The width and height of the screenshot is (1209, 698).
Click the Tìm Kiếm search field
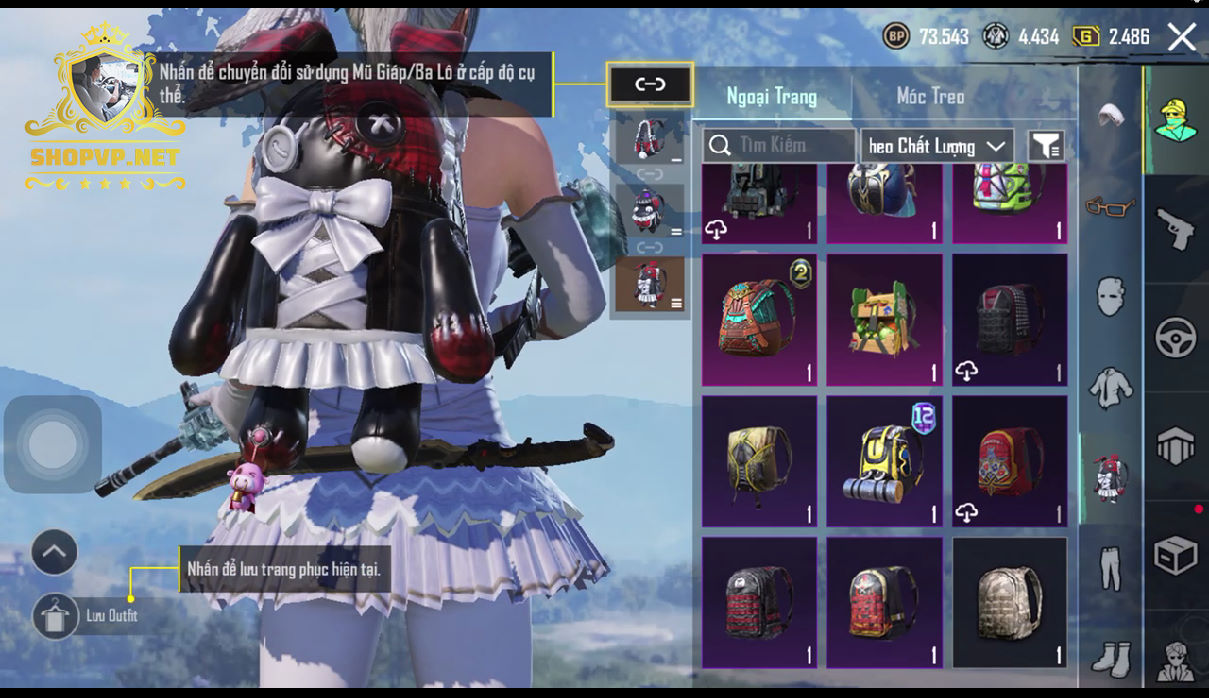780,146
